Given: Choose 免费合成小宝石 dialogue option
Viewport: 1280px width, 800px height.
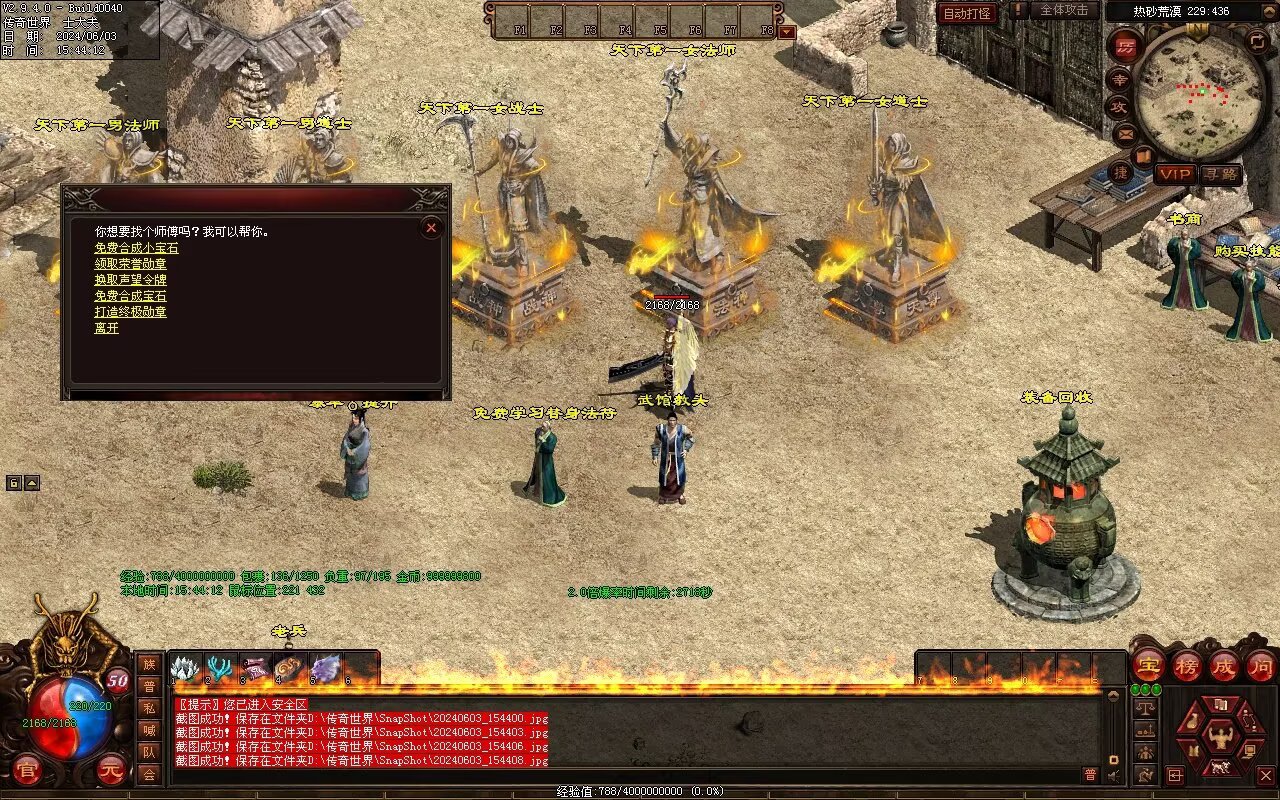Looking at the screenshot, I should 136,248.
